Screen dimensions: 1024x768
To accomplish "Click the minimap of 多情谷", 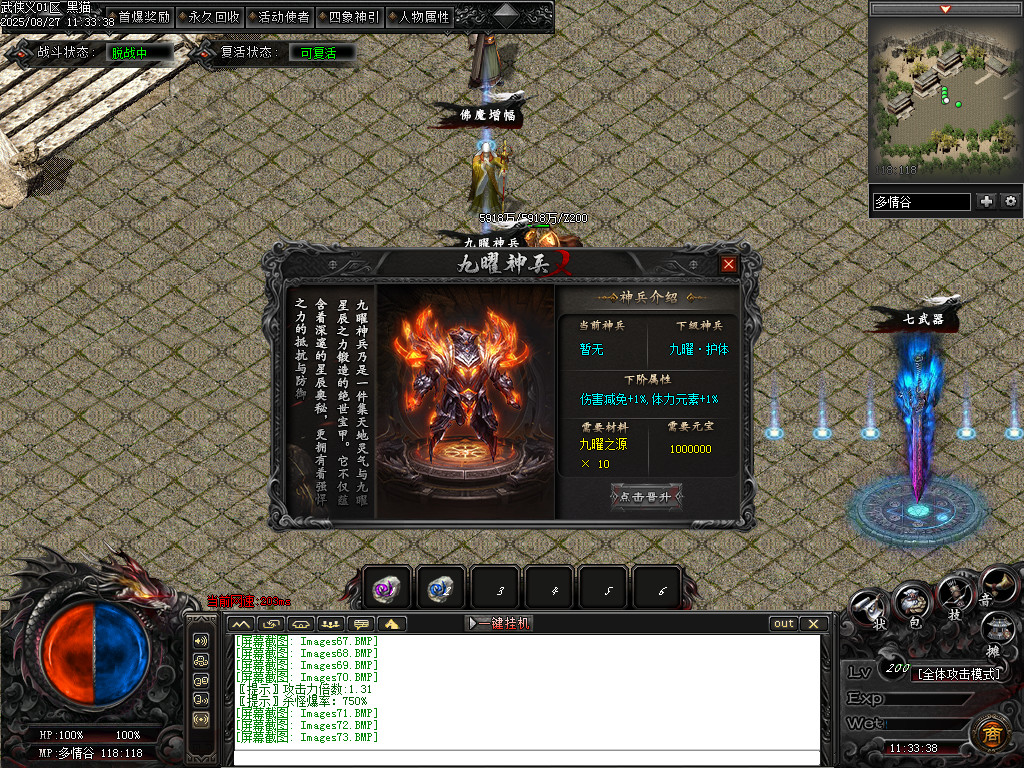I will (x=944, y=97).
